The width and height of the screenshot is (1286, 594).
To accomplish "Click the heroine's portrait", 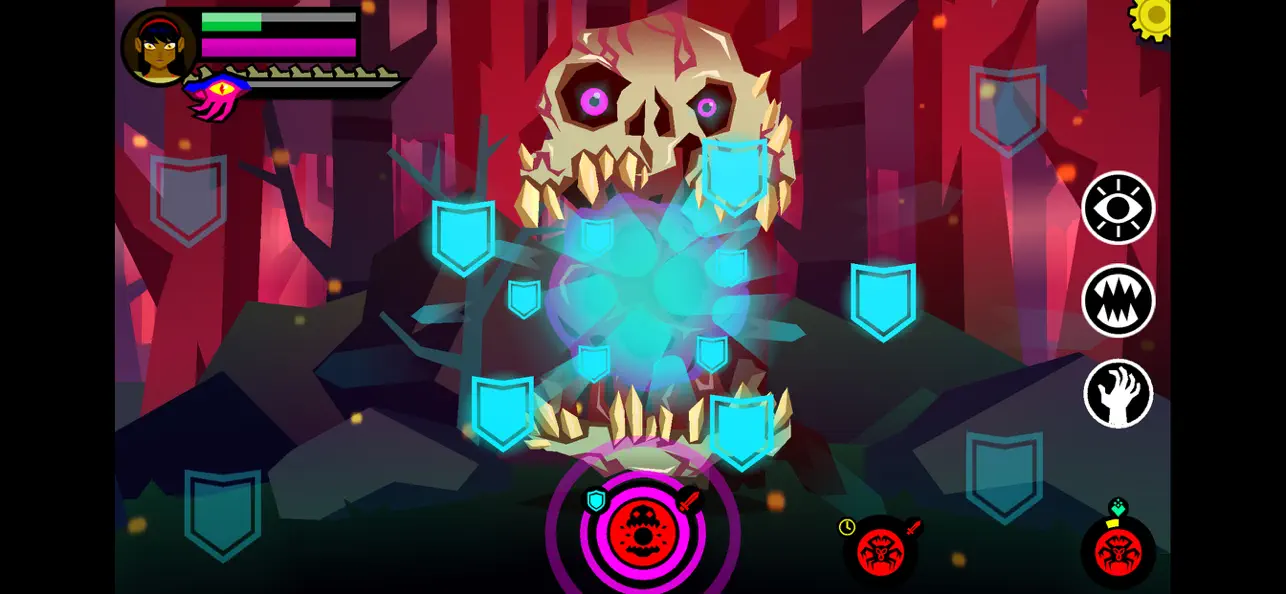I will 158,47.
